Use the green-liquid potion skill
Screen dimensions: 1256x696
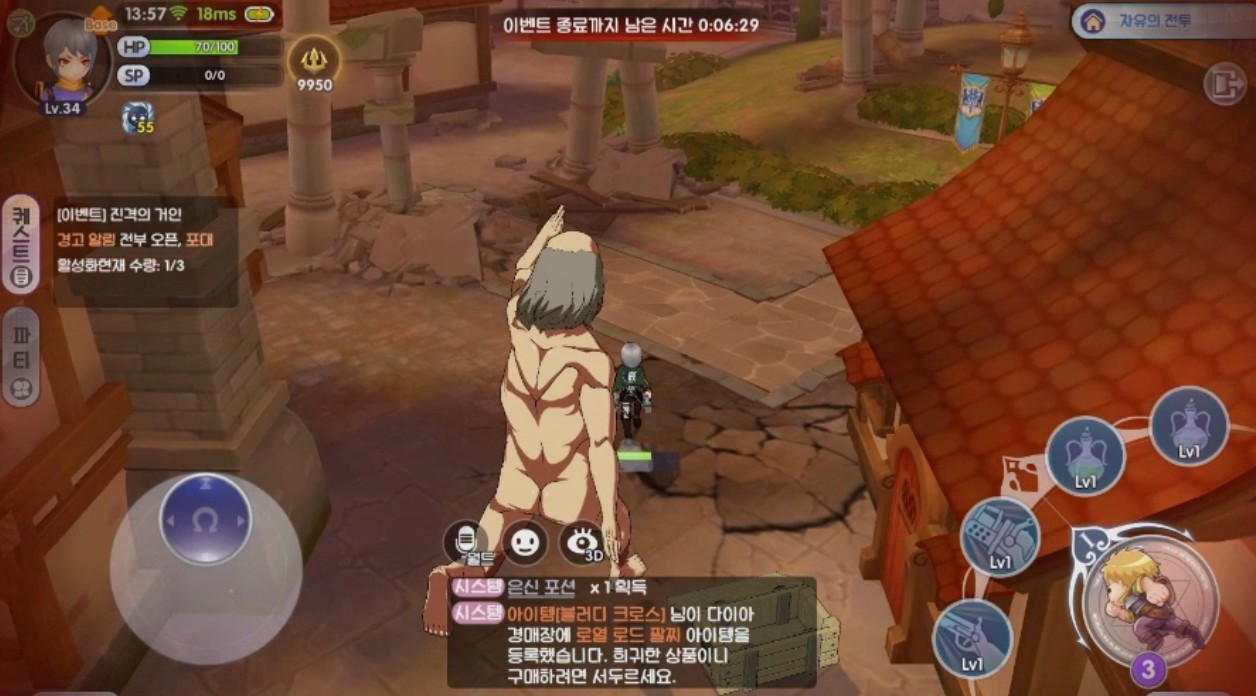coord(1085,455)
